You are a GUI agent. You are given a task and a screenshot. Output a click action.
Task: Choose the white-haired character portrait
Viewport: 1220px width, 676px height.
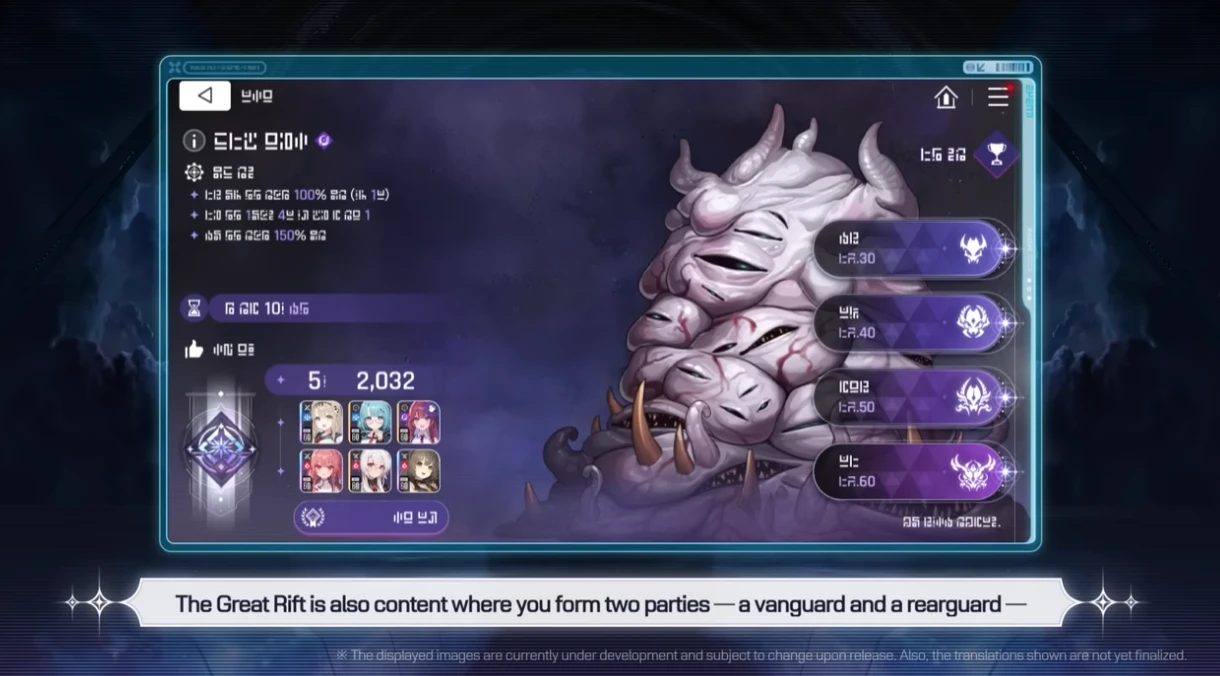(369, 471)
